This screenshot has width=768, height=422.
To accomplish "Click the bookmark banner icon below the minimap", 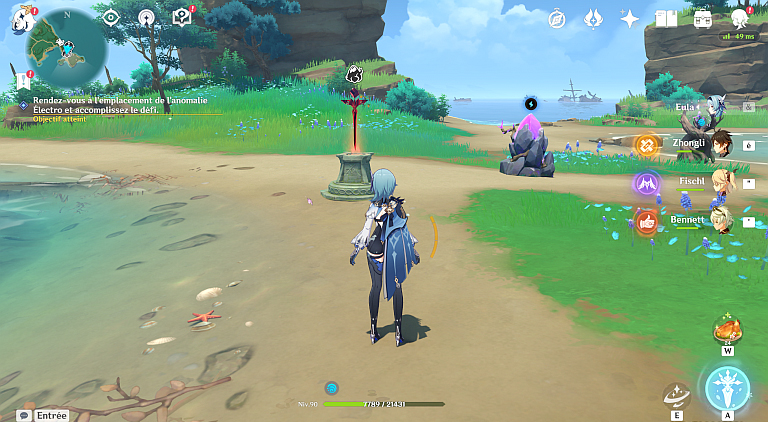I will [21, 80].
